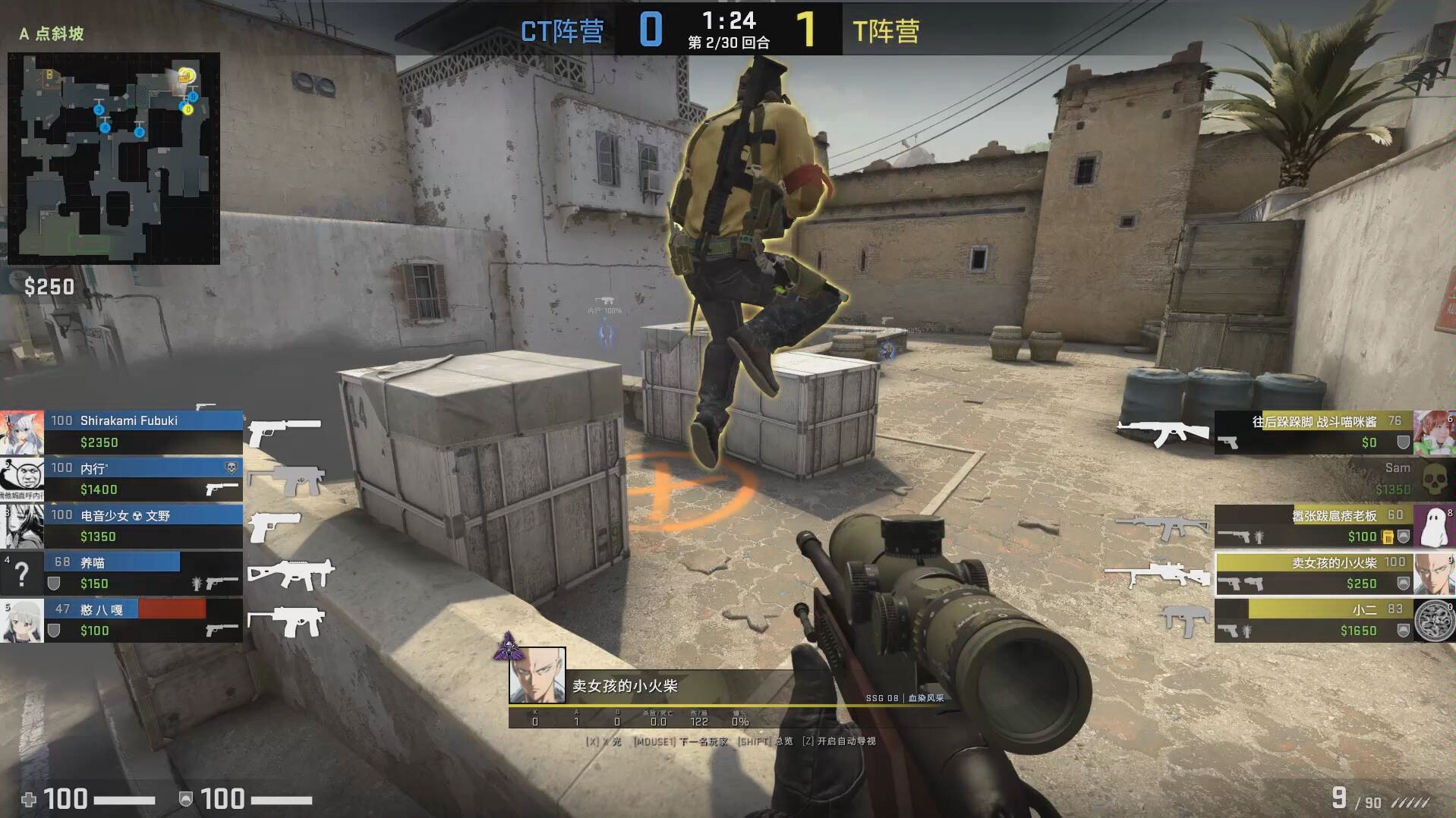Viewport: 1456px width, 818px height.
Task: Click 憨八嘎's red health bar
Action: (x=171, y=607)
